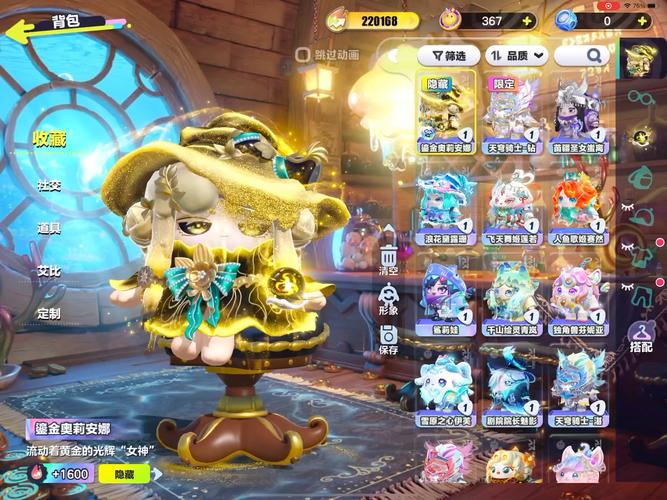Switch to the 定制 category

[x=49, y=313]
